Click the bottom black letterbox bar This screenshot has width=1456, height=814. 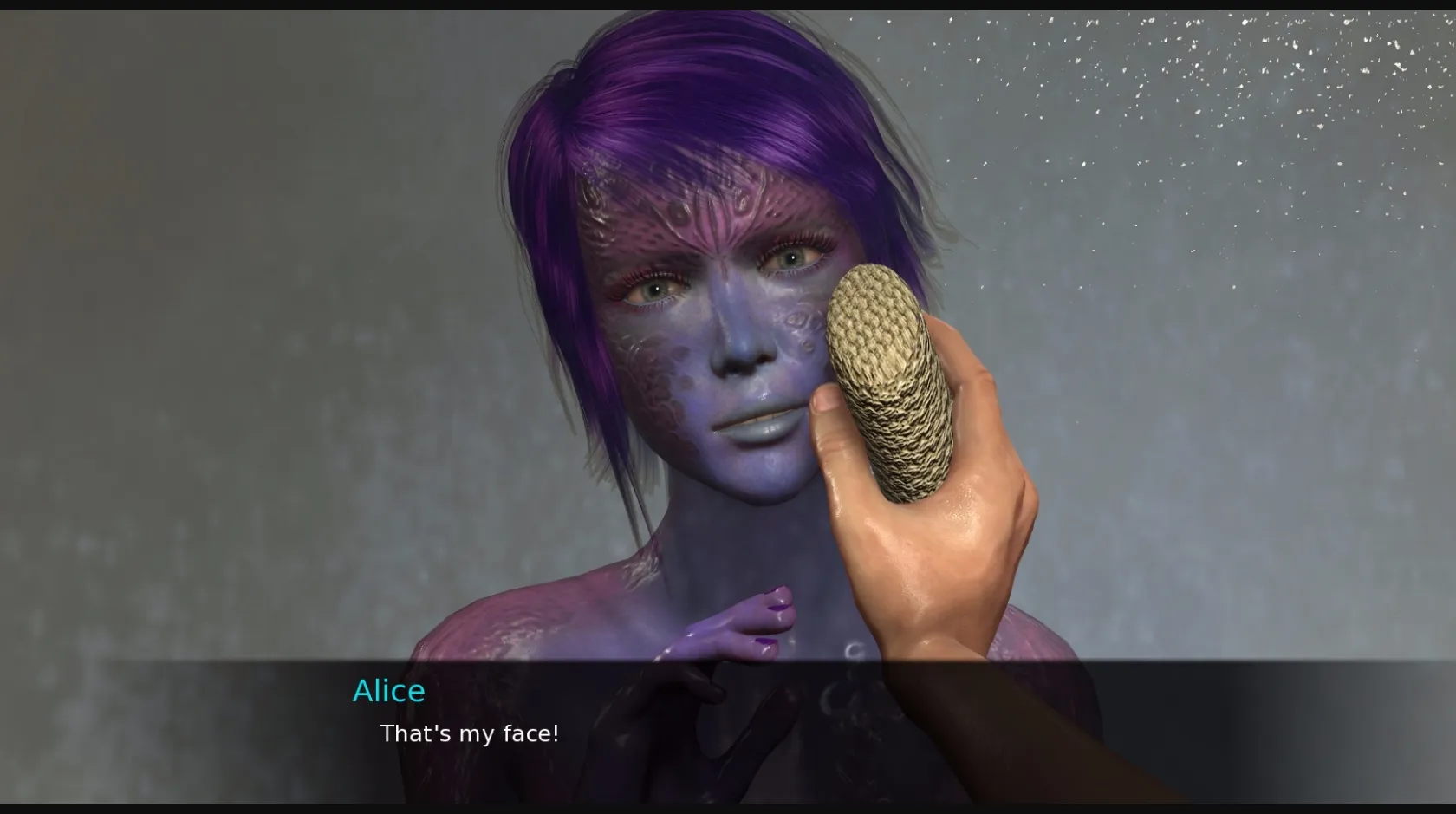click(x=728, y=808)
